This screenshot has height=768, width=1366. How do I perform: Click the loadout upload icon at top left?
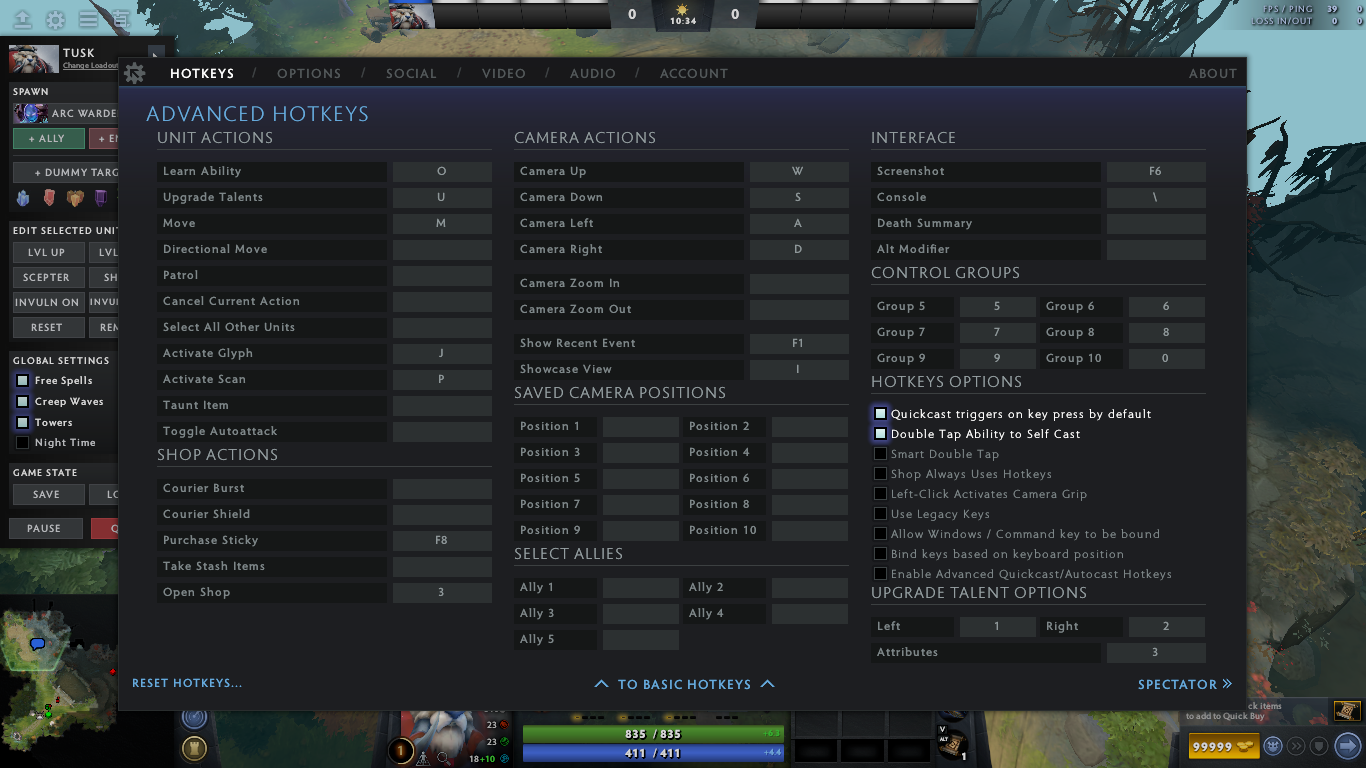point(22,21)
